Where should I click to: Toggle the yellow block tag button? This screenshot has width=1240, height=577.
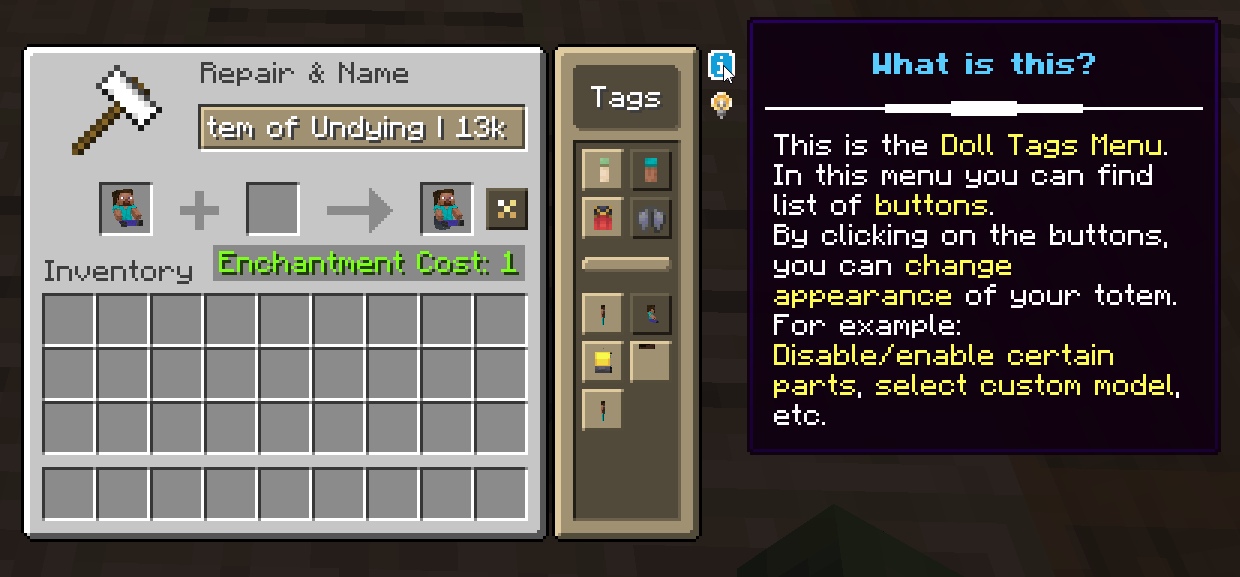[x=602, y=361]
